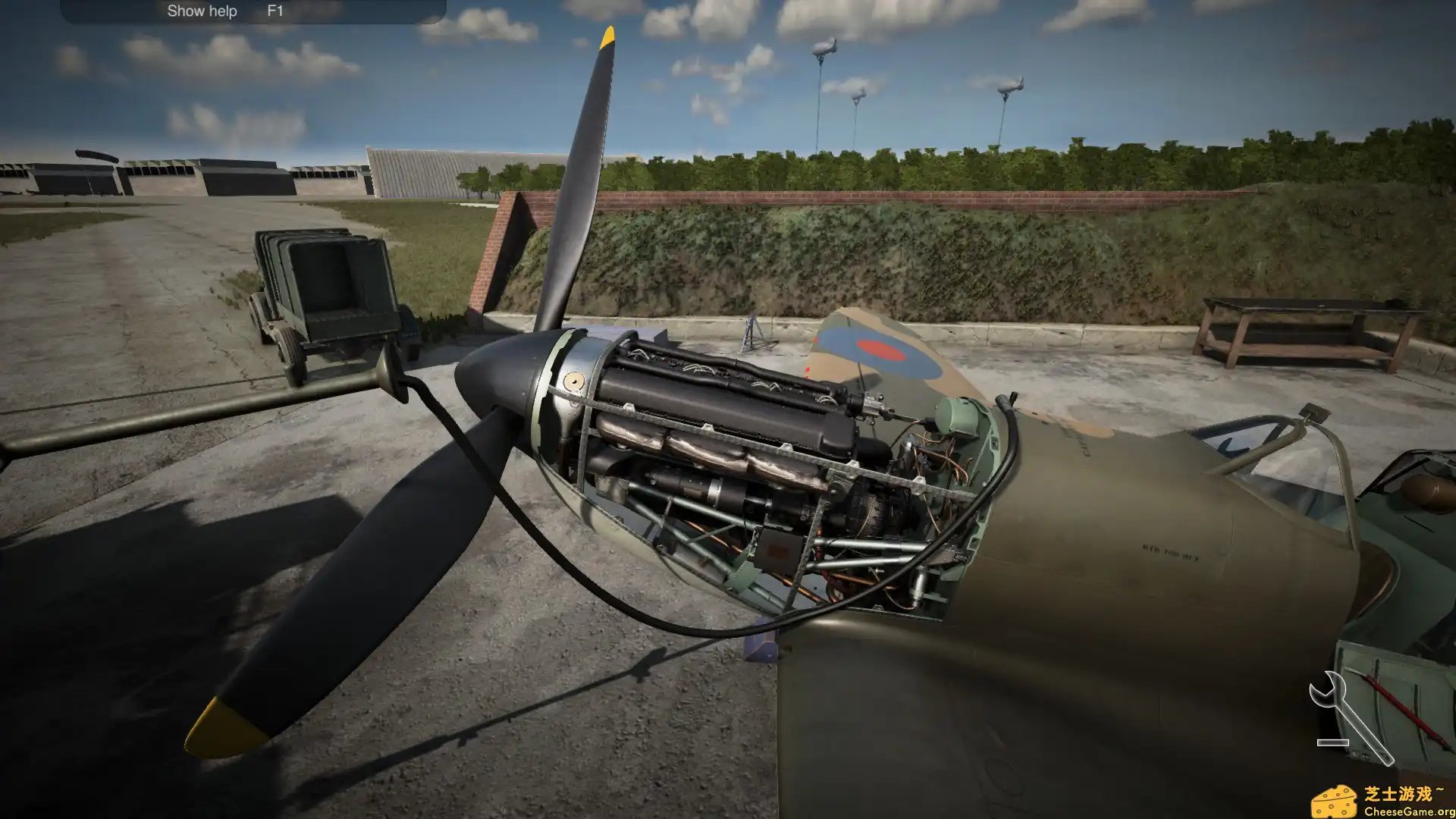Click the CheeseGame cheese logo

(x=1335, y=799)
